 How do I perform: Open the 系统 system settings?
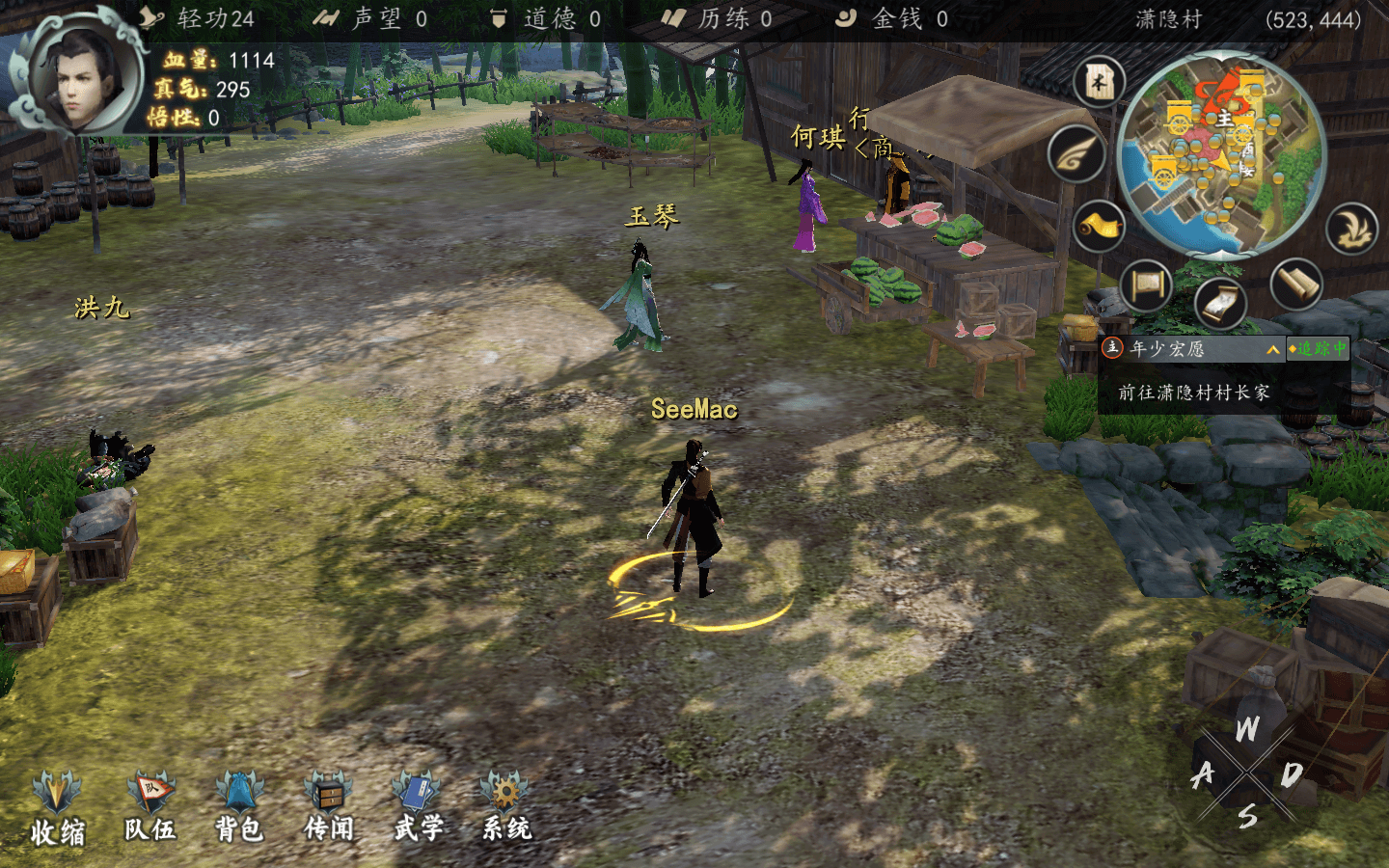[505, 806]
